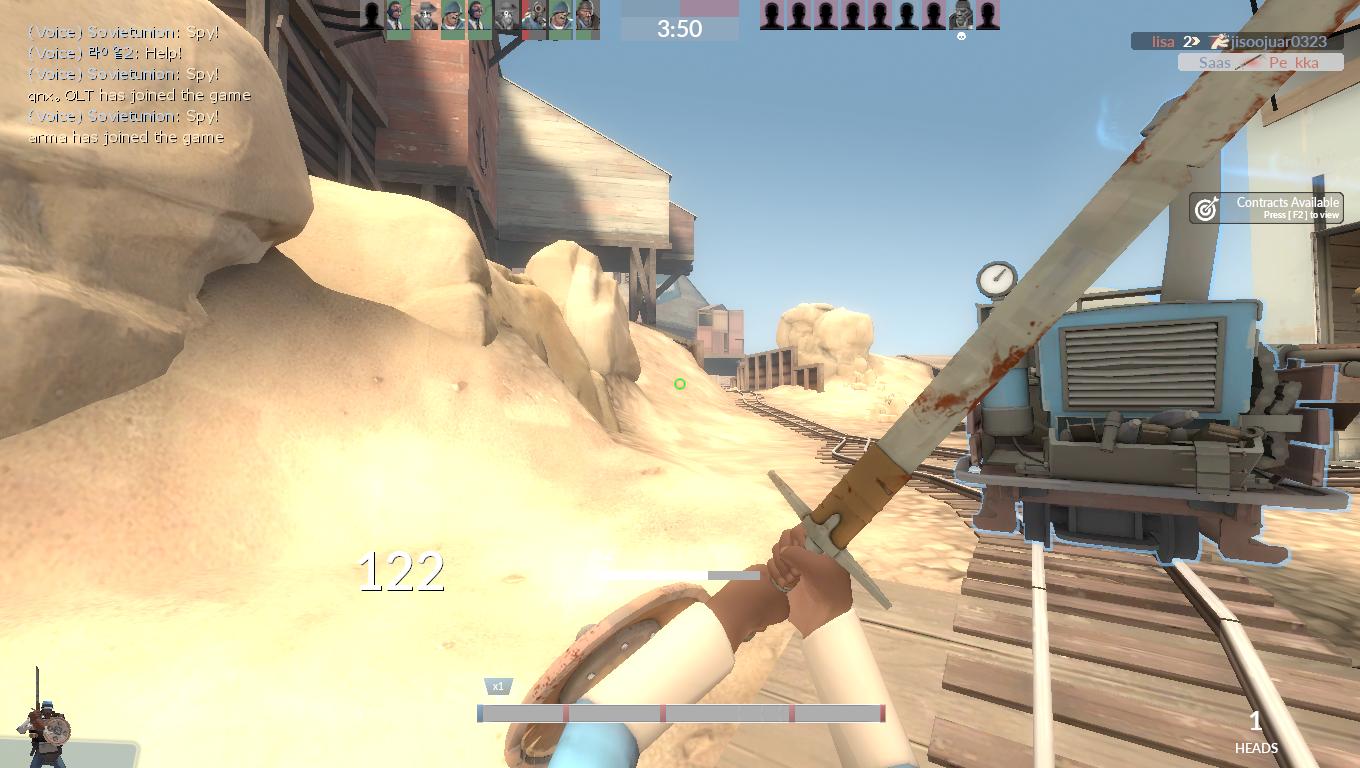This screenshot has height=768, width=1360.
Task: Click the contracts target icon
Action: click(1207, 208)
